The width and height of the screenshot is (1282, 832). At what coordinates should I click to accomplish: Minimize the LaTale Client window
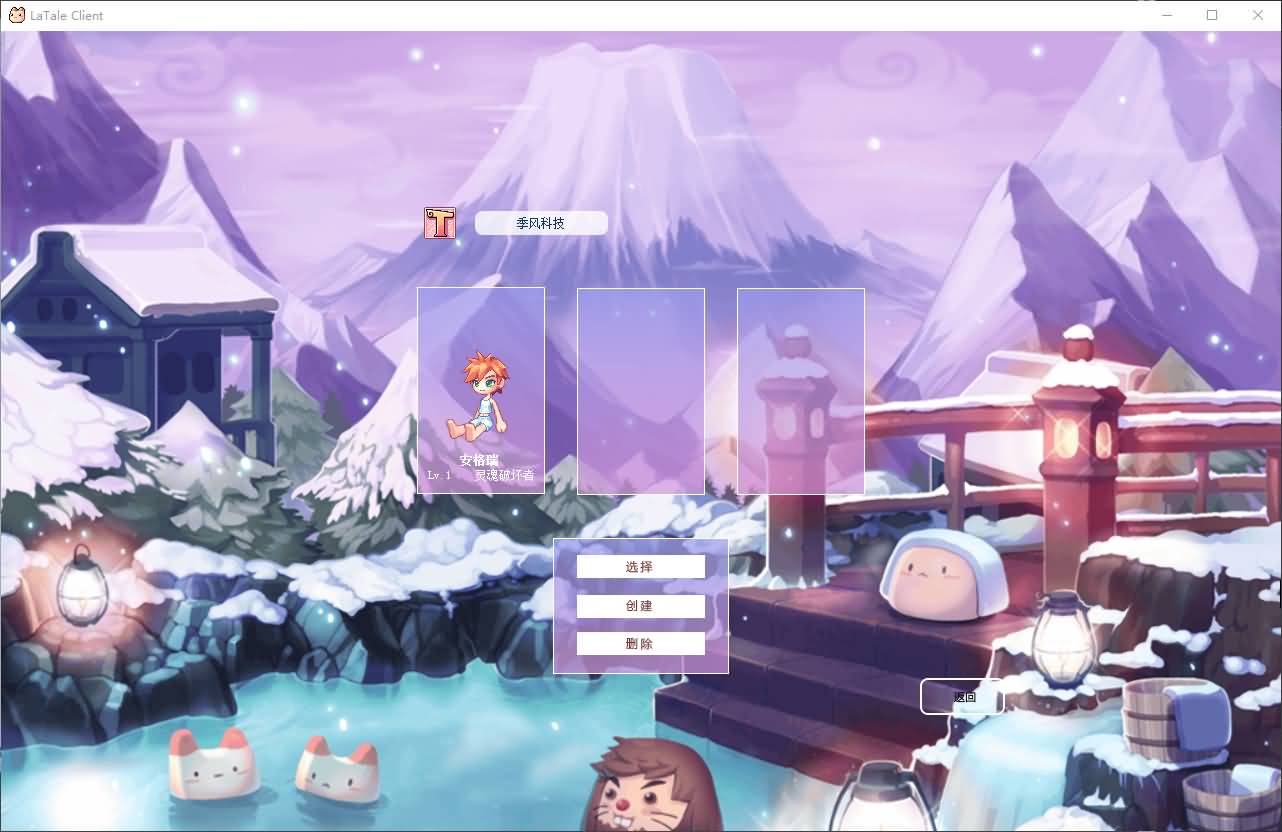tap(1166, 15)
